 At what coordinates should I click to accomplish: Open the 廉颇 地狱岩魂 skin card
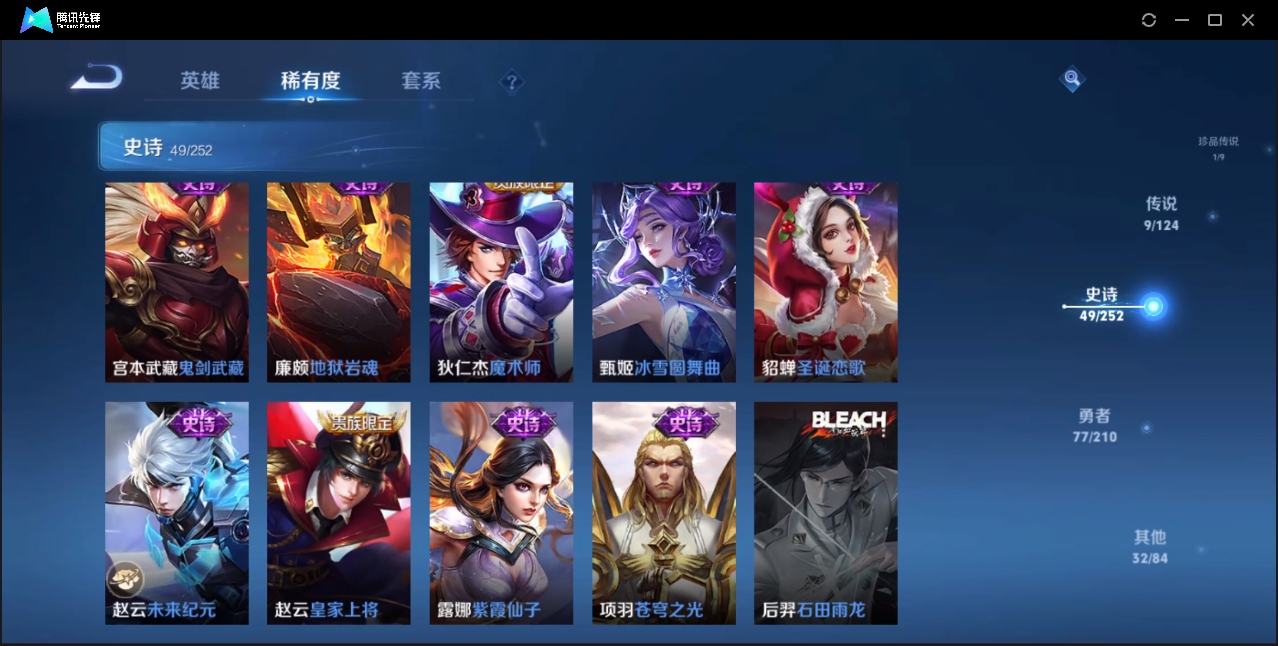tap(339, 282)
